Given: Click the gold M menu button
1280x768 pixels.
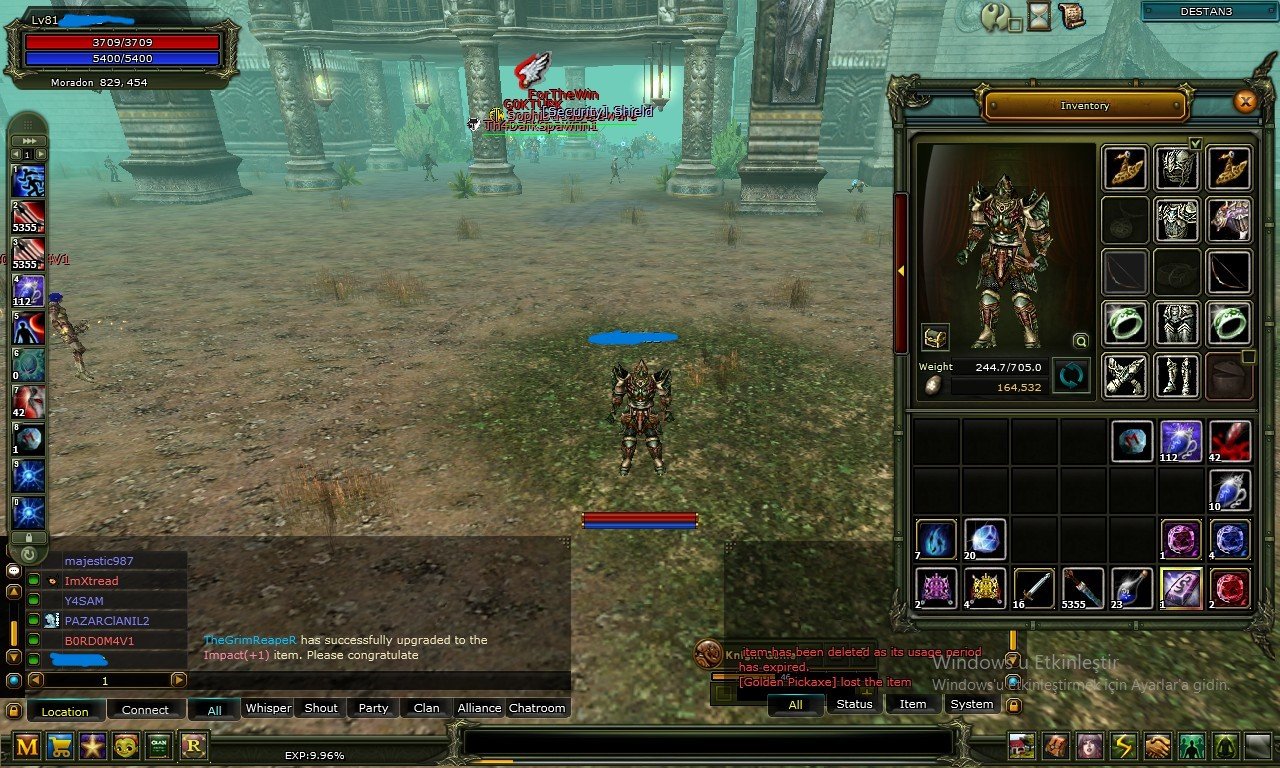Looking at the screenshot, I should click(27, 745).
